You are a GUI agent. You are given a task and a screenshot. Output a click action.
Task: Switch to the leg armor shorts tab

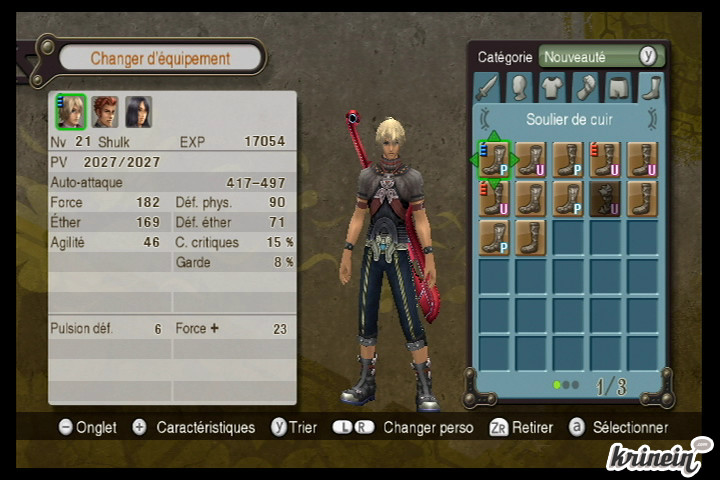(618, 88)
